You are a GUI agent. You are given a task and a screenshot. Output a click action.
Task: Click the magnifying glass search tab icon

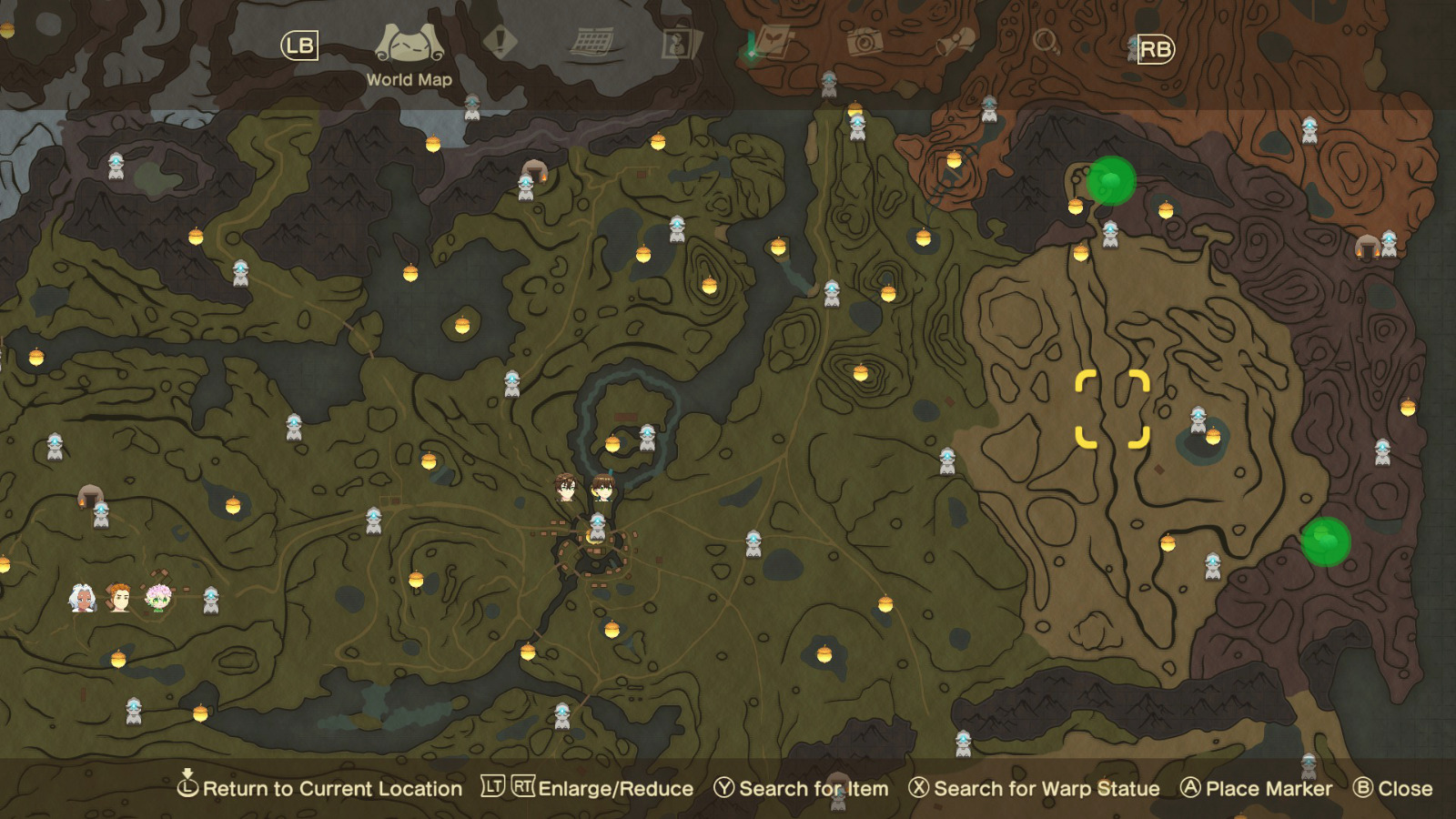(x=1045, y=41)
